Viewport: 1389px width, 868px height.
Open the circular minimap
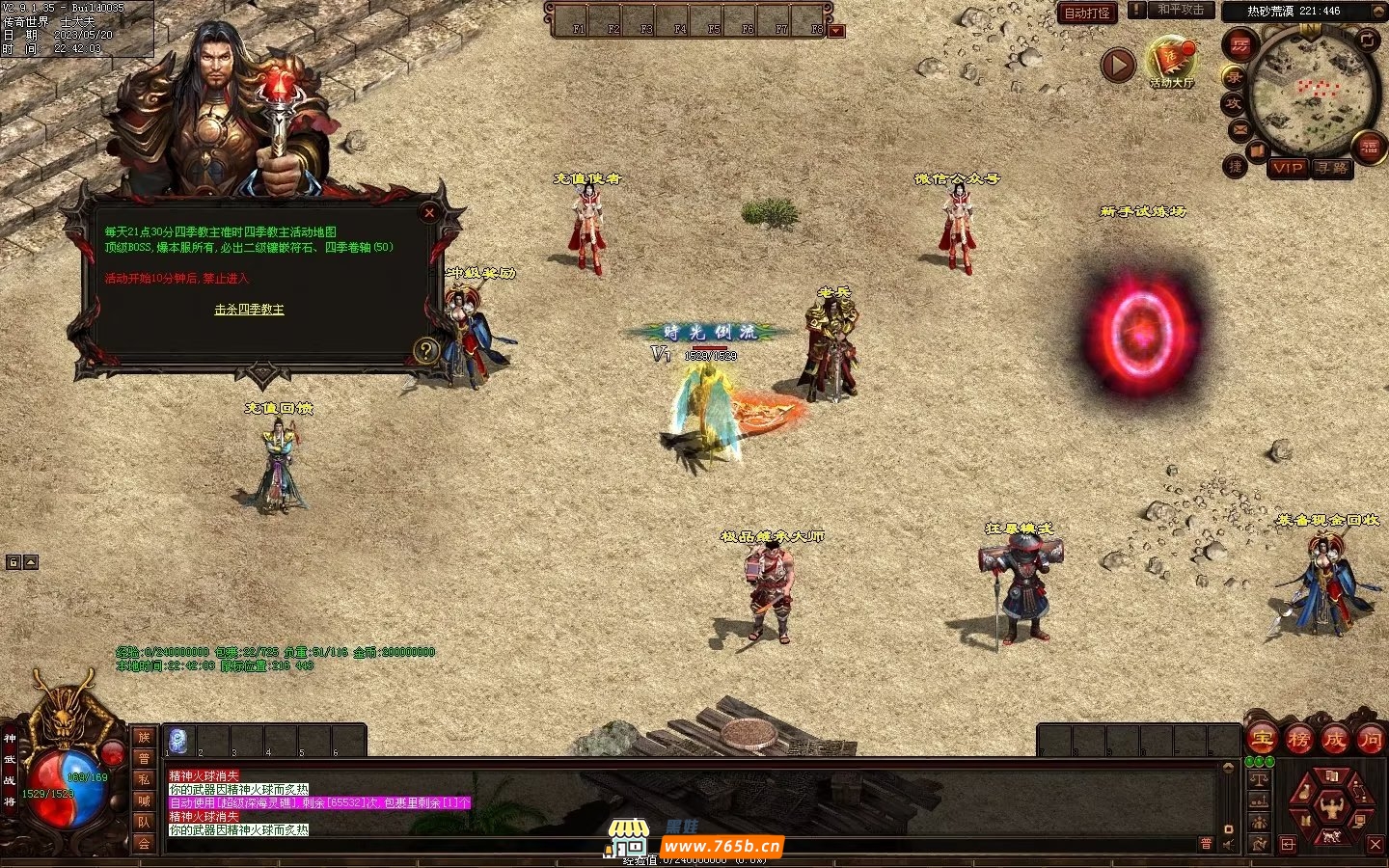[x=1312, y=95]
